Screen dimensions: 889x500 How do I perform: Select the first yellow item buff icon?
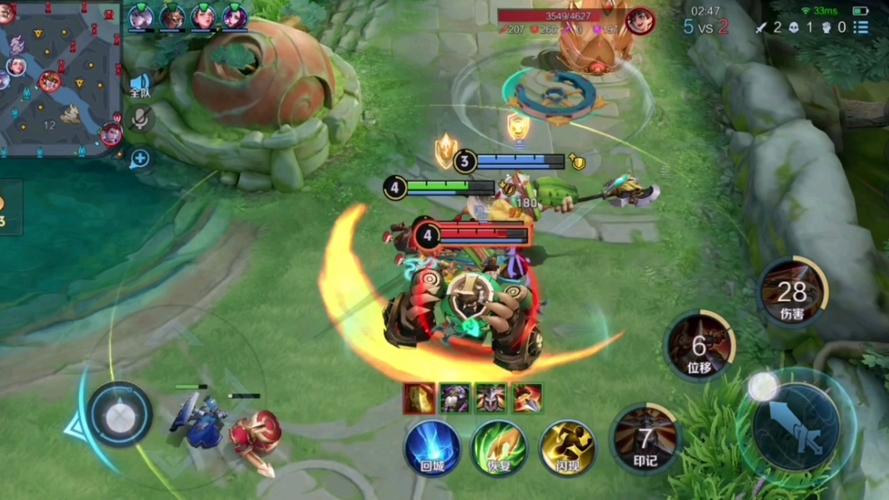(418, 398)
